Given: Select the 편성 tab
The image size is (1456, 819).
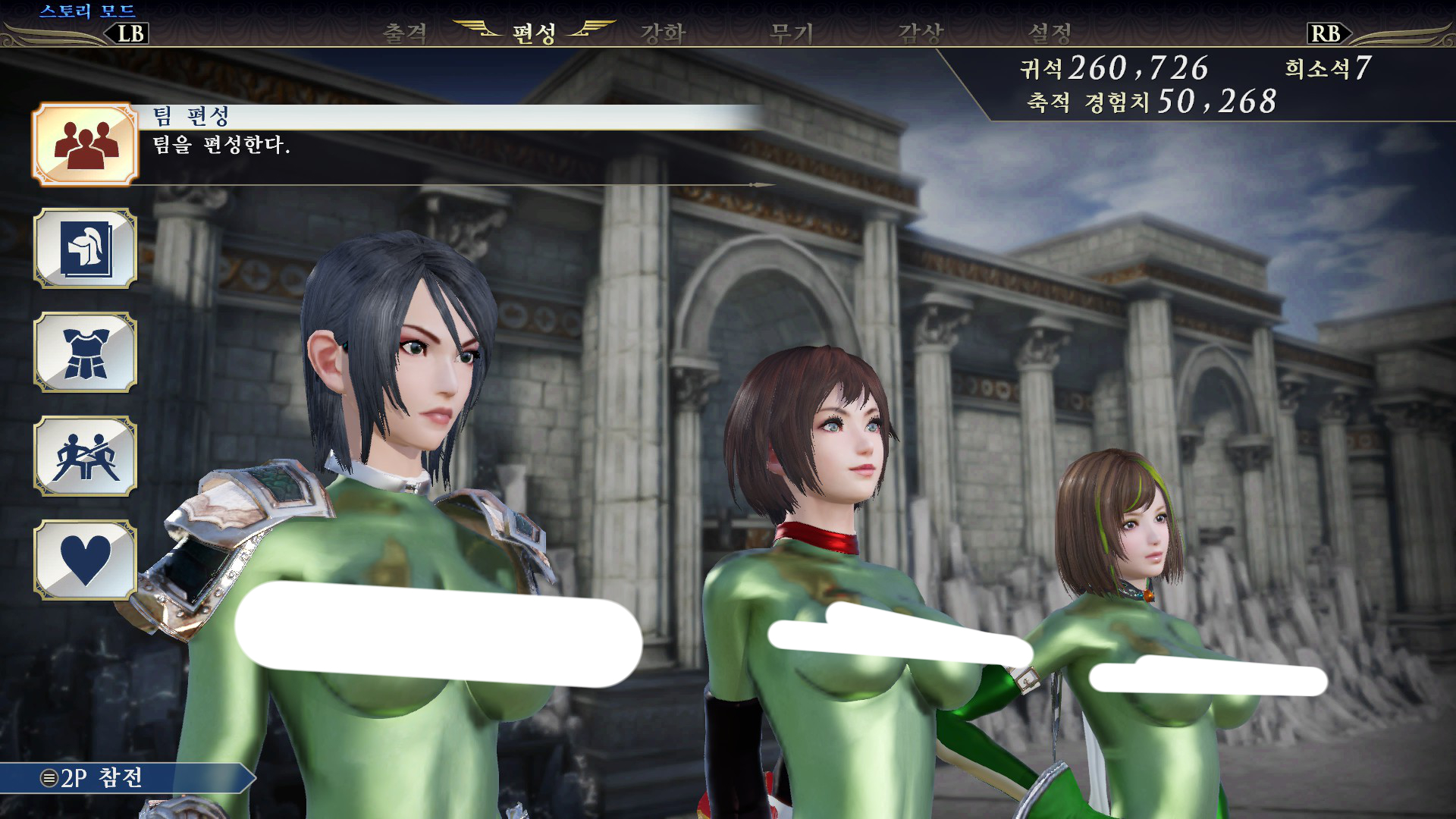Looking at the screenshot, I should point(534,33).
